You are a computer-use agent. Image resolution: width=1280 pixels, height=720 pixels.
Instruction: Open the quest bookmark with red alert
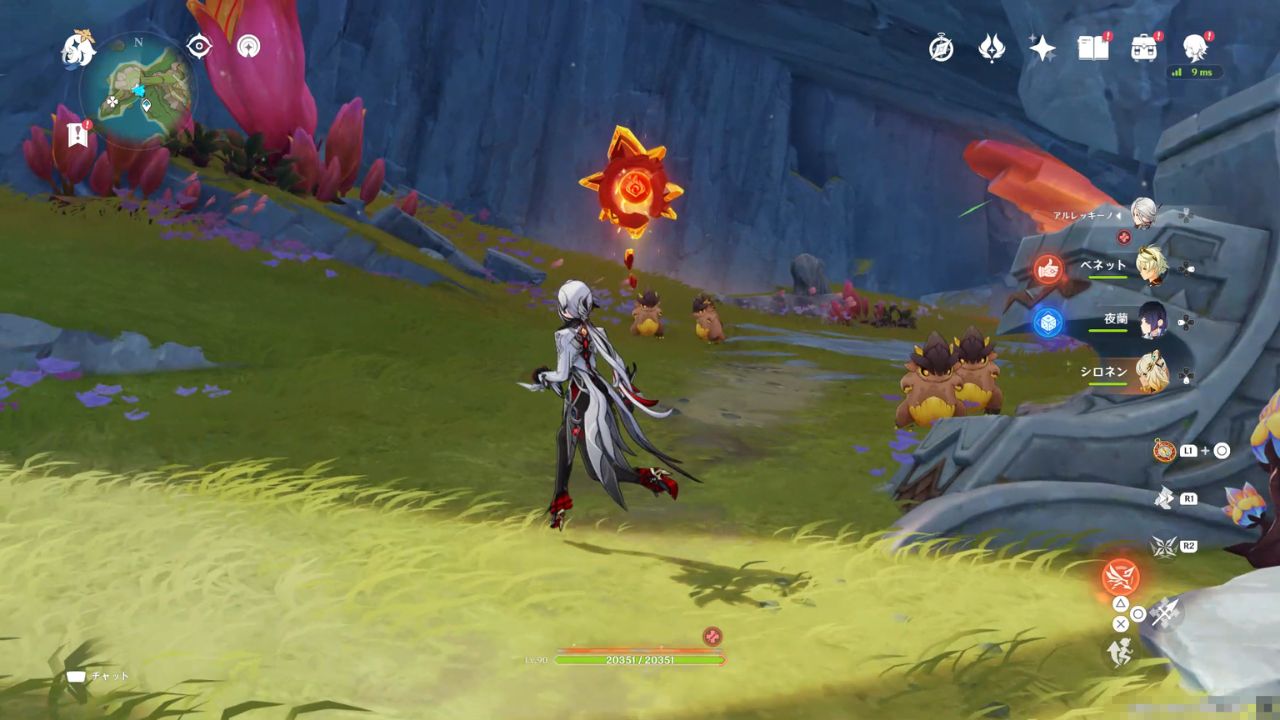77,135
